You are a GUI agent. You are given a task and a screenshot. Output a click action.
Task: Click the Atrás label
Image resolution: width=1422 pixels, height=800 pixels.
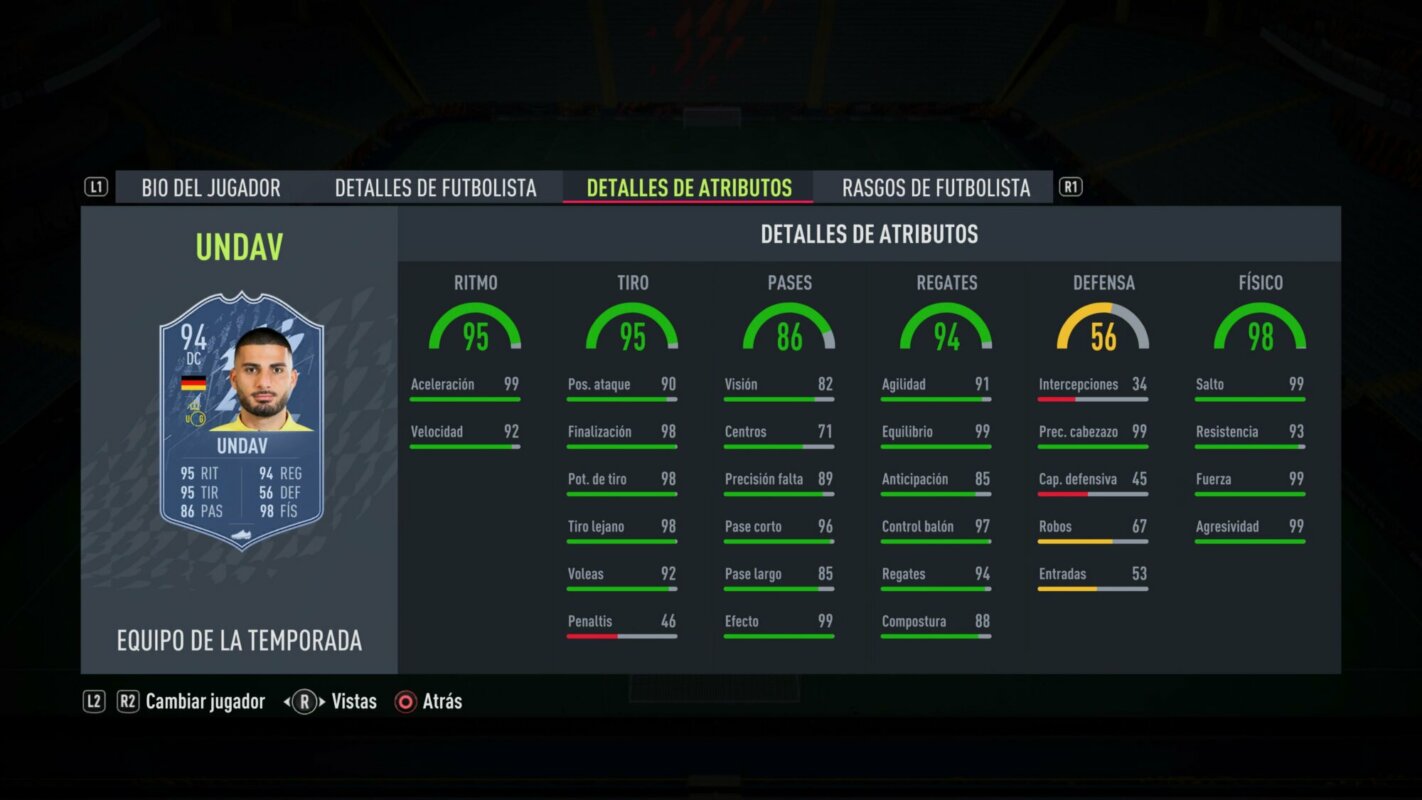(443, 701)
